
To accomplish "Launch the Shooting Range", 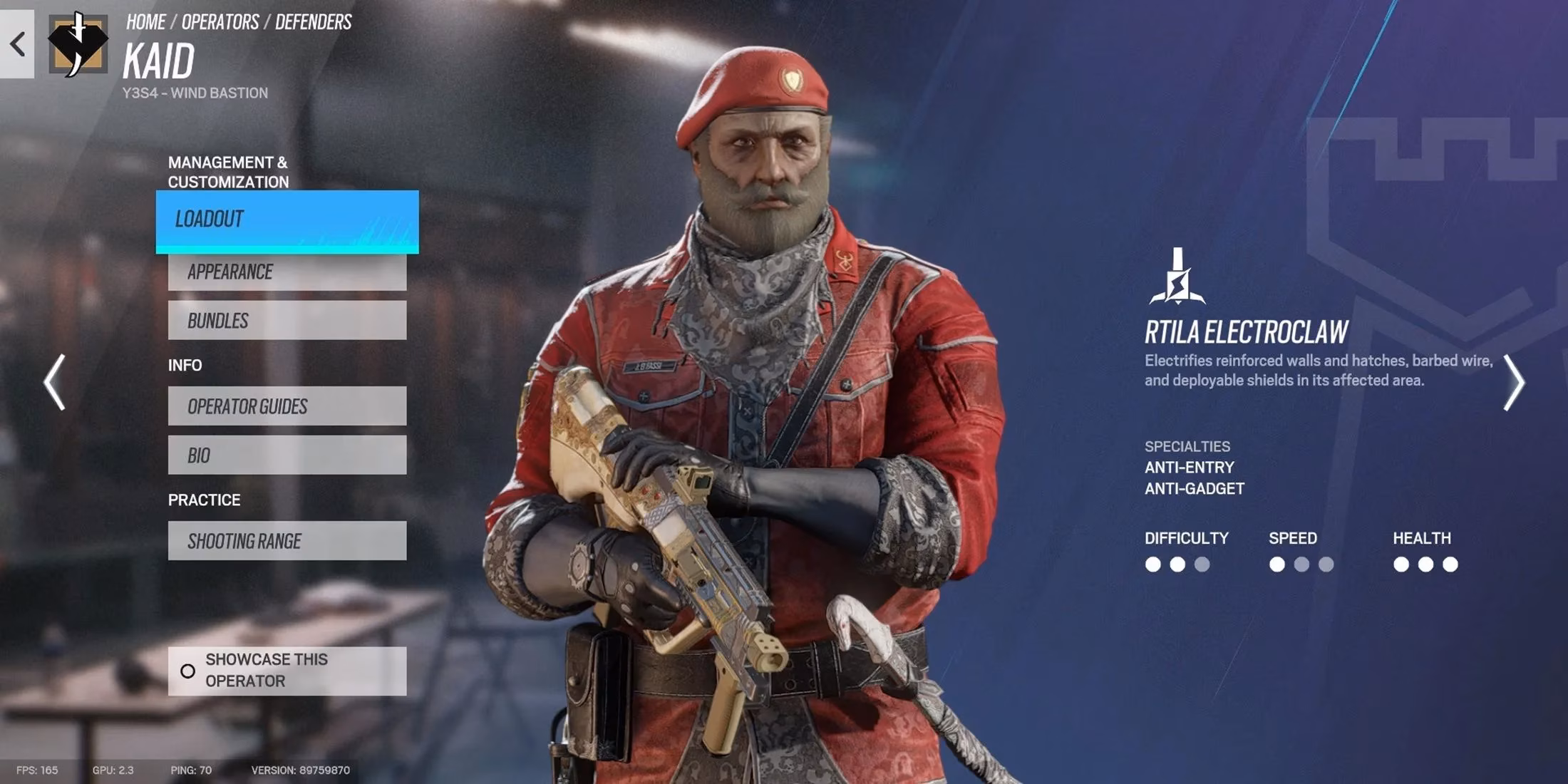I will click(287, 540).
